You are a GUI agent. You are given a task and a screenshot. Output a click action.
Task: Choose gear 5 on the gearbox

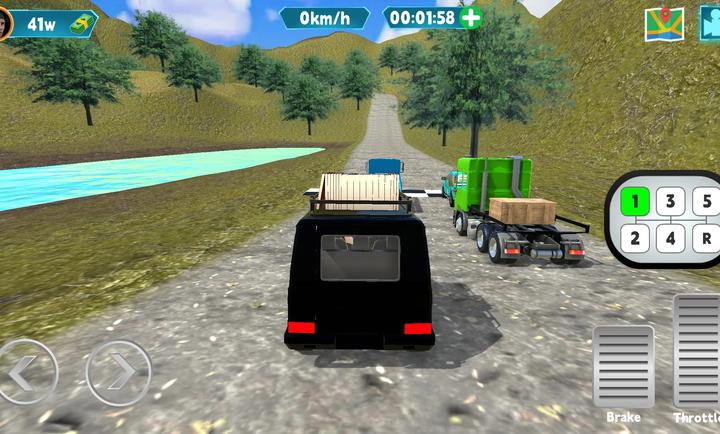(706, 202)
